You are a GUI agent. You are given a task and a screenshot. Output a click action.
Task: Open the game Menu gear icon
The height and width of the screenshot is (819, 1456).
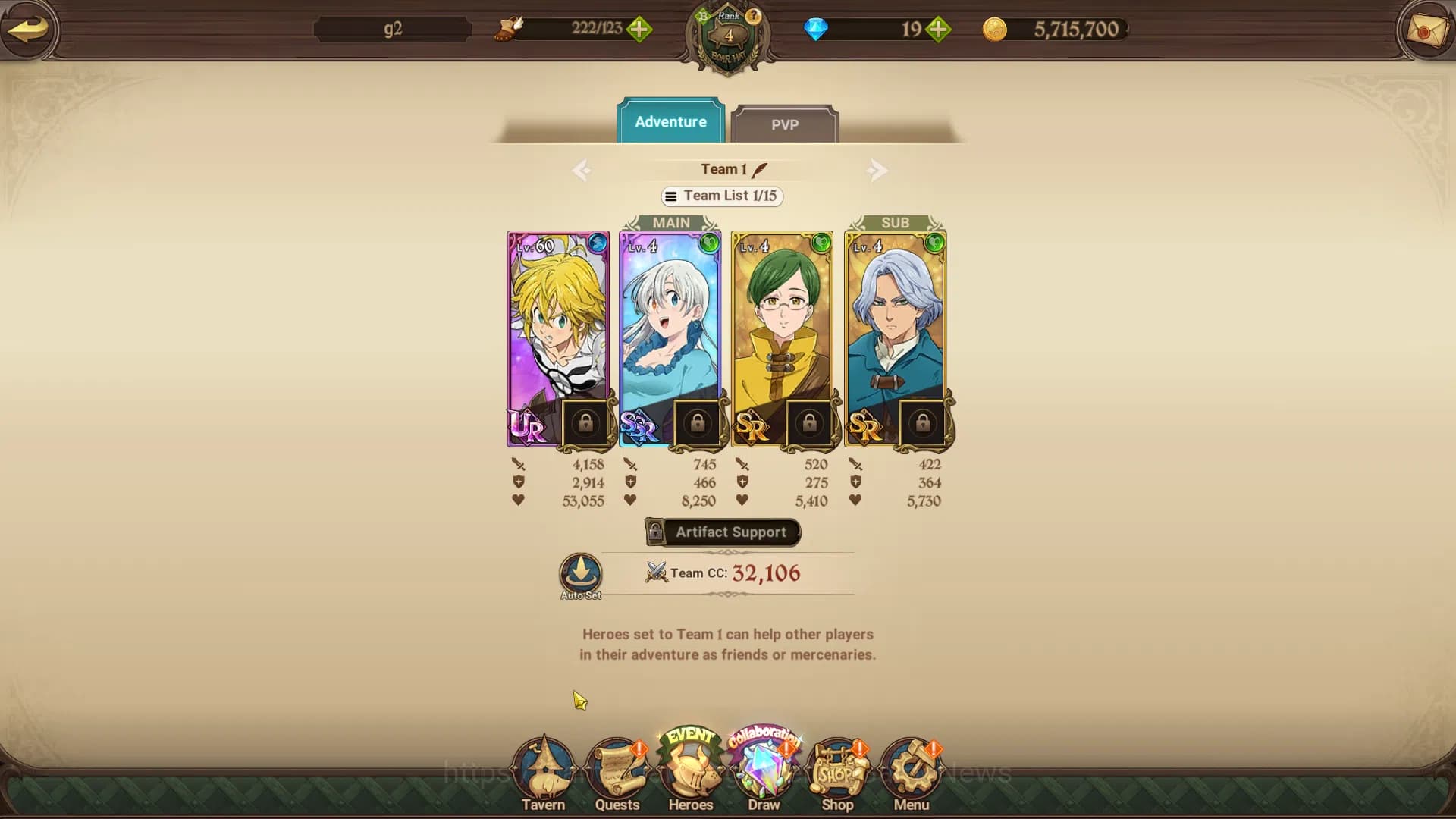tap(910, 766)
